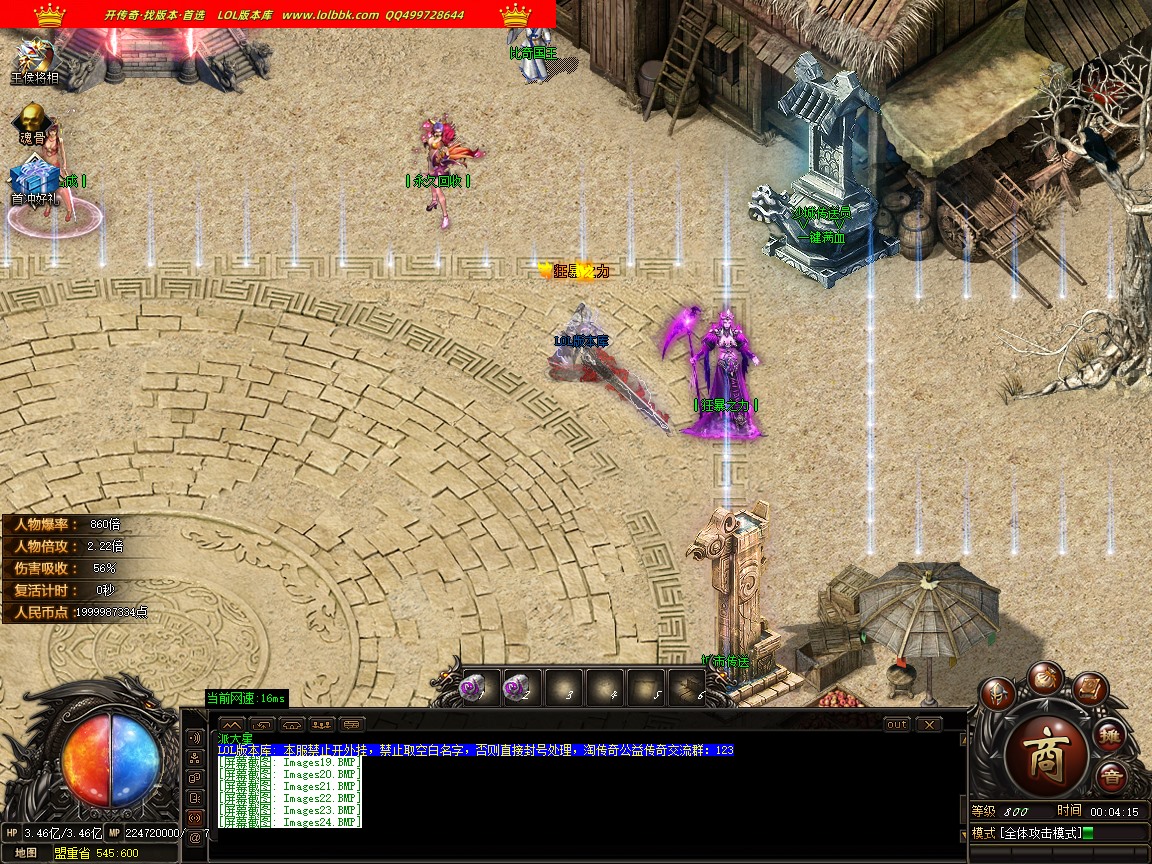Toggle the 音 sound button
This screenshot has height=864, width=1152.
(x=1111, y=776)
